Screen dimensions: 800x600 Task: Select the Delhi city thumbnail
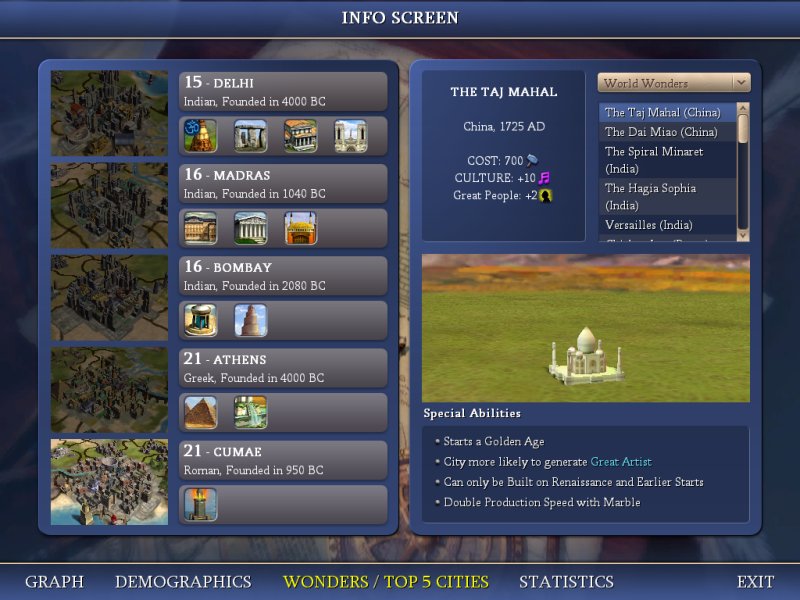click(x=109, y=113)
